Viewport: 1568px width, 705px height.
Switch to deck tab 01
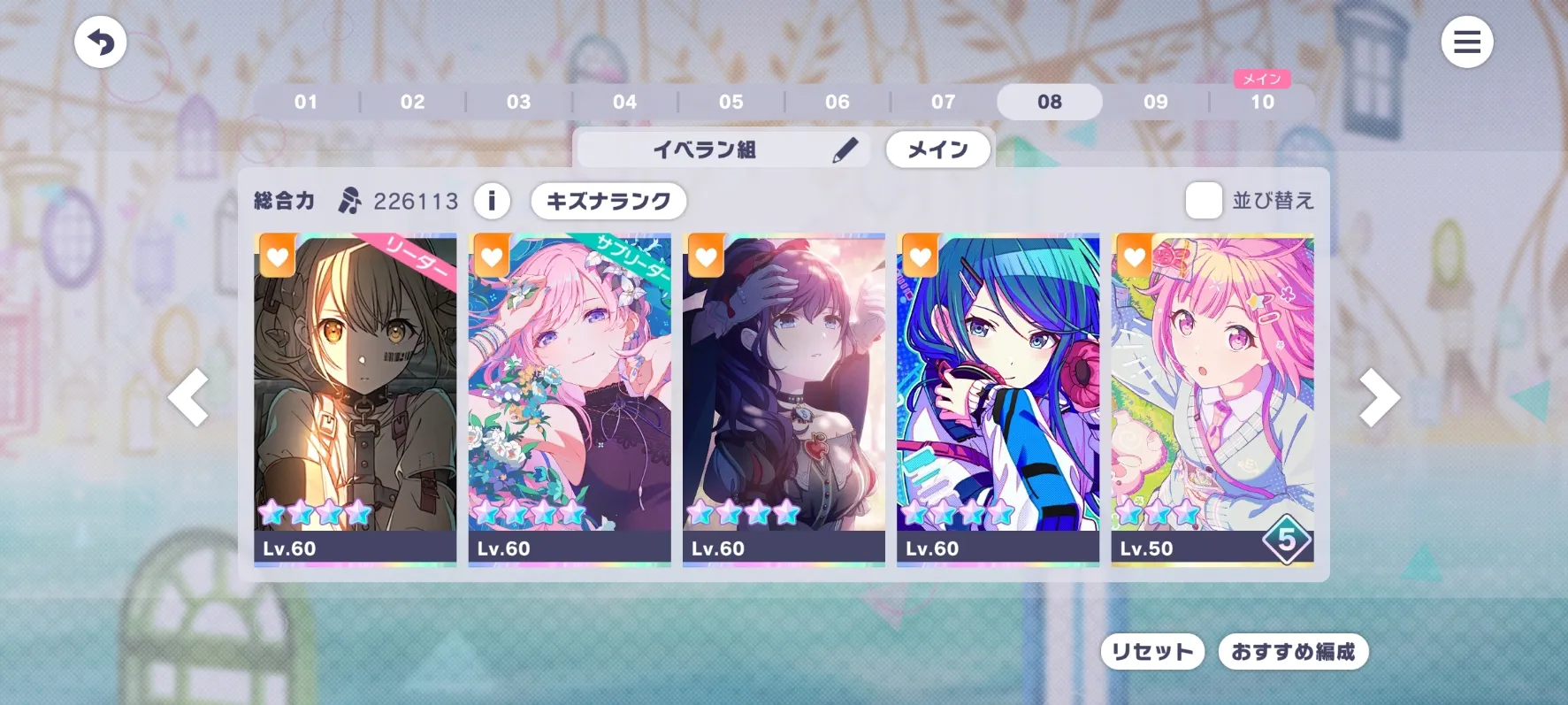pos(306,102)
